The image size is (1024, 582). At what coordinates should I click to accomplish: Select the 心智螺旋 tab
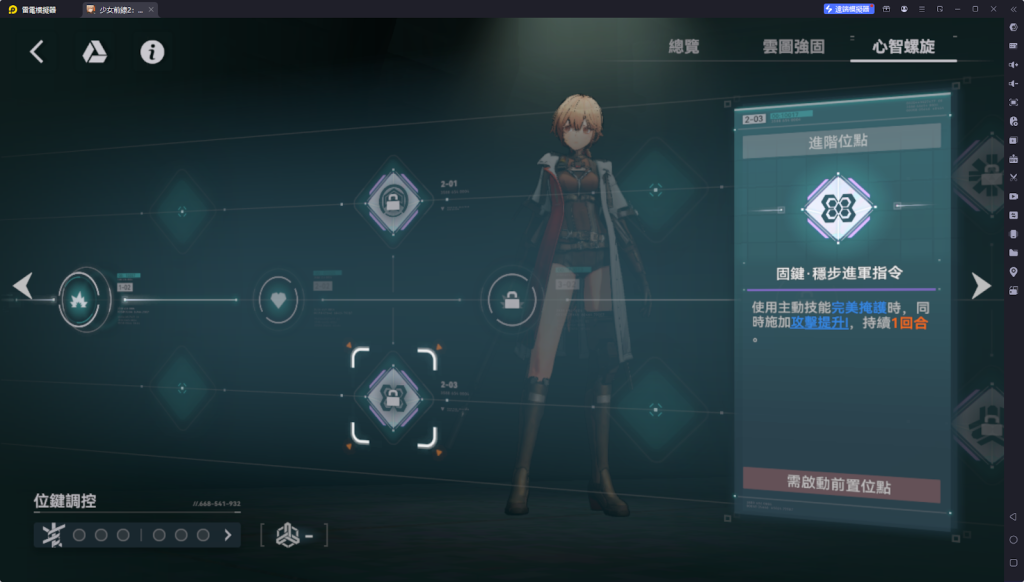pyautogui.click(x=902, y=47)
